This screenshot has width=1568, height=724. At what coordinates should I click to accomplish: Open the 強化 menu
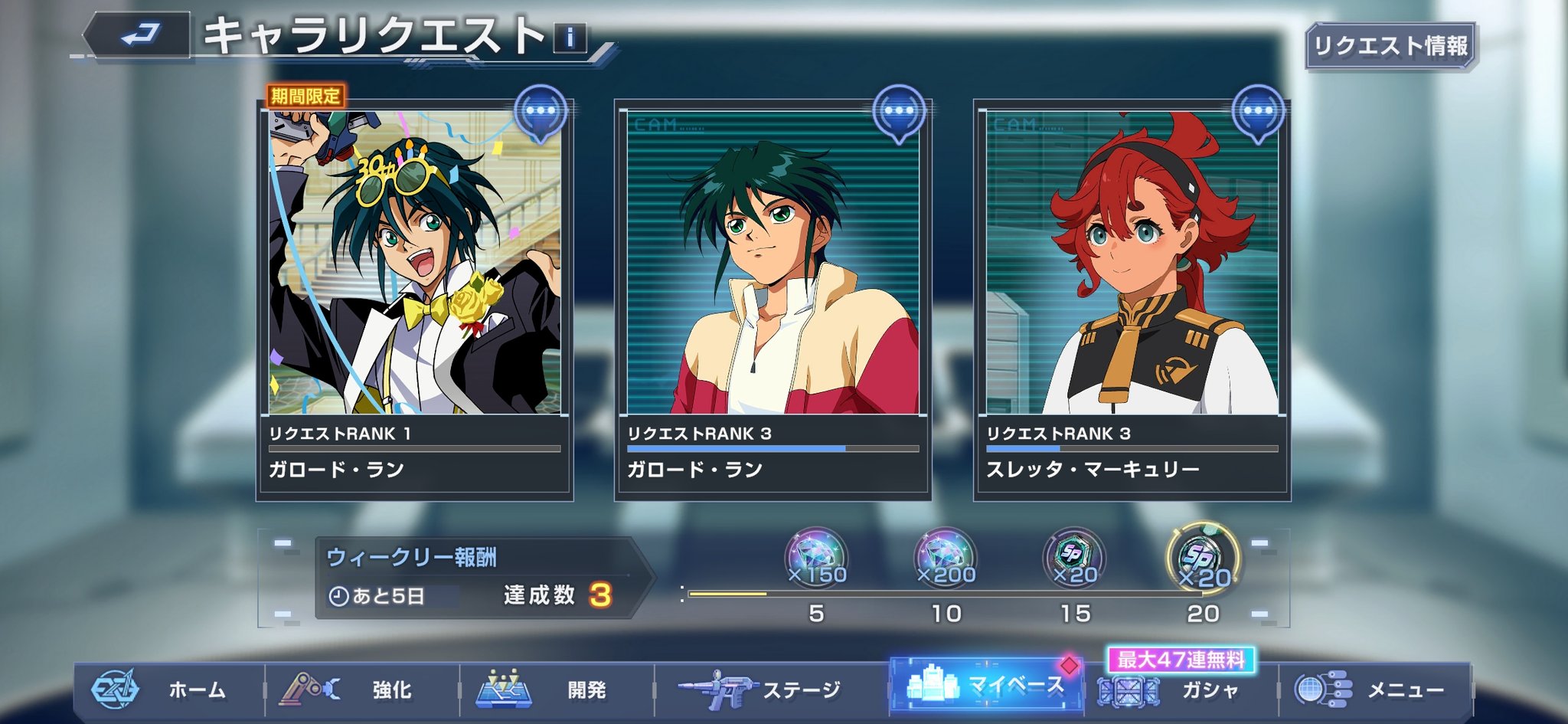(361, 690)
